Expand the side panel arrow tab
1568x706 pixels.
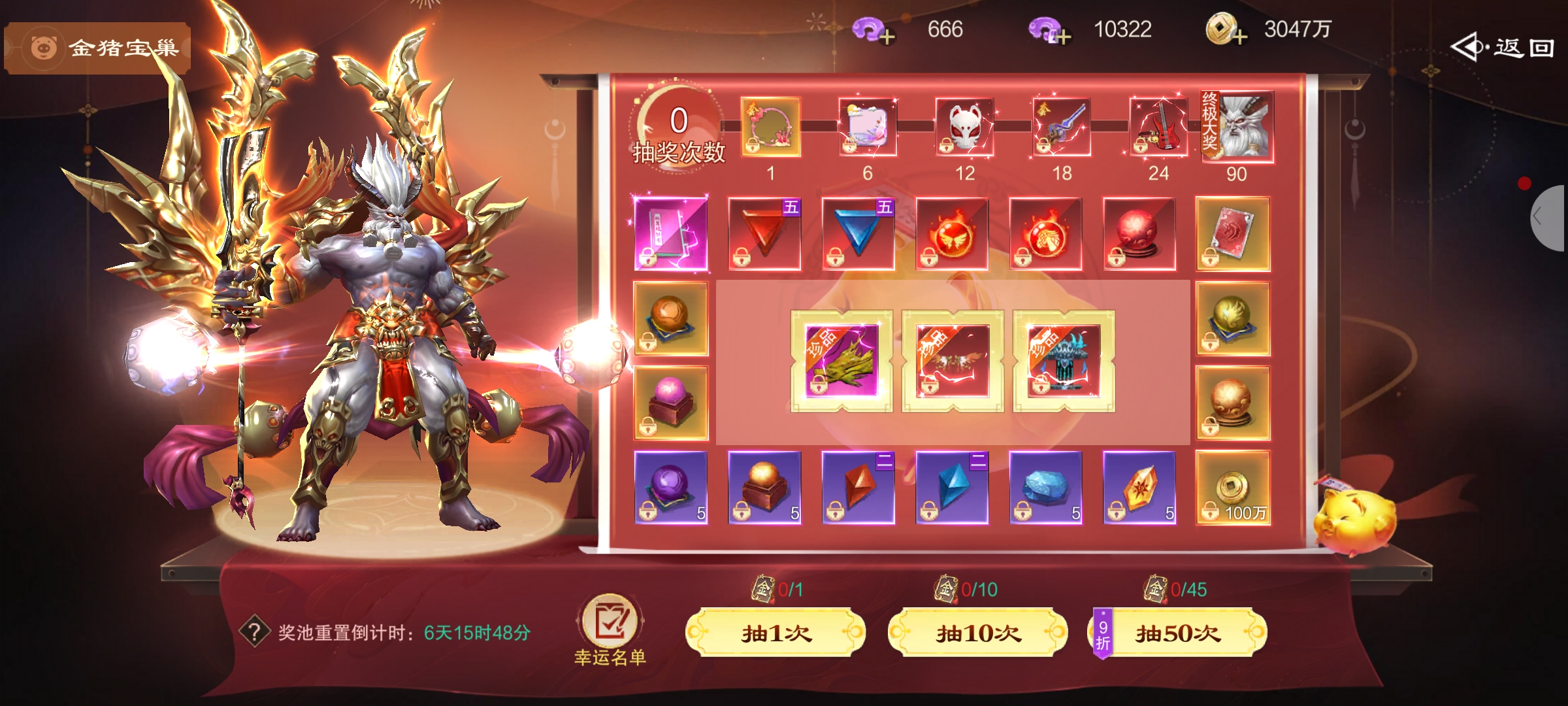tap(1548, 218)
